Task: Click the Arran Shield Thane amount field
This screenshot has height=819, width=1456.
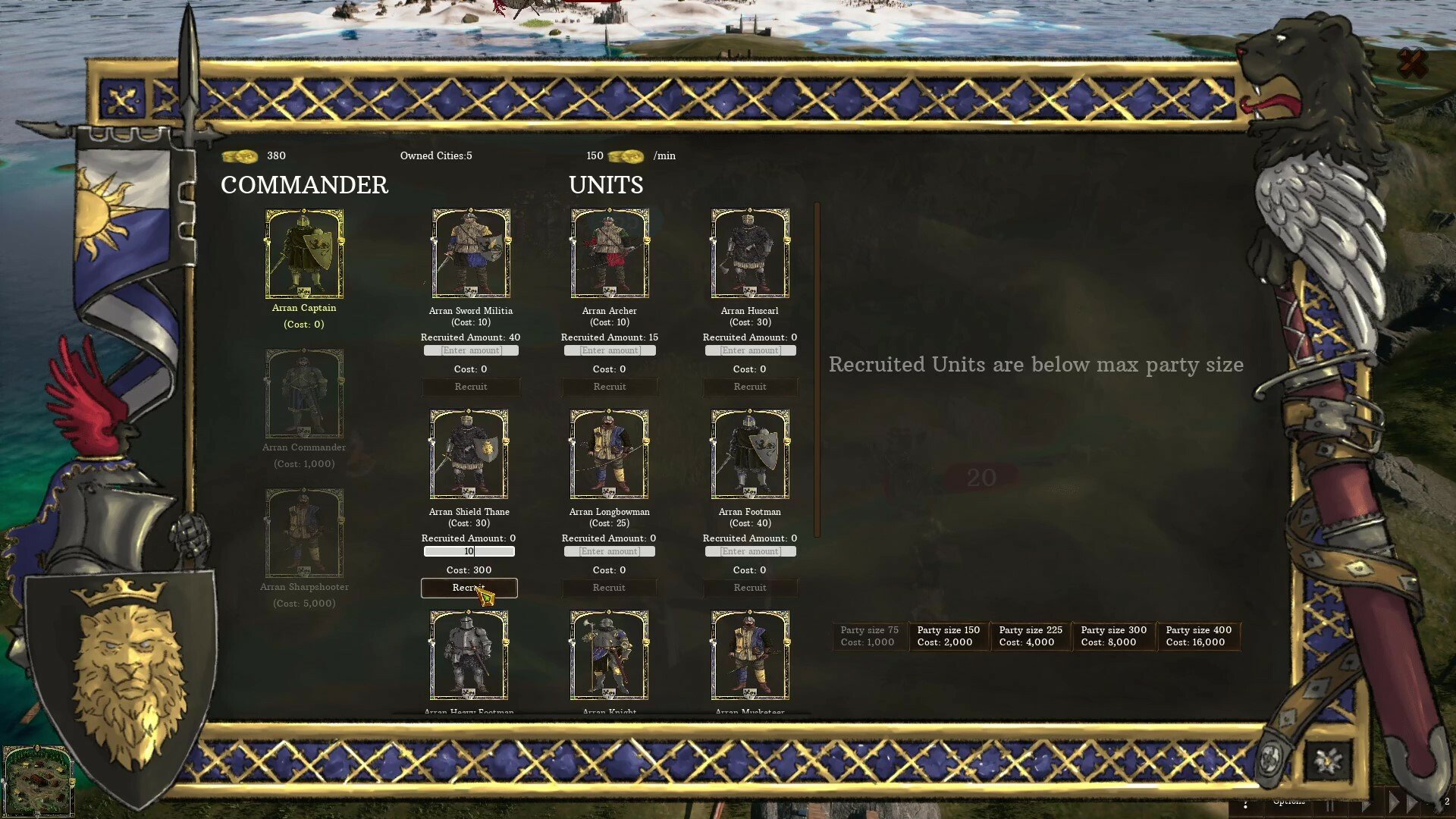Action: [x=469, y=551]
